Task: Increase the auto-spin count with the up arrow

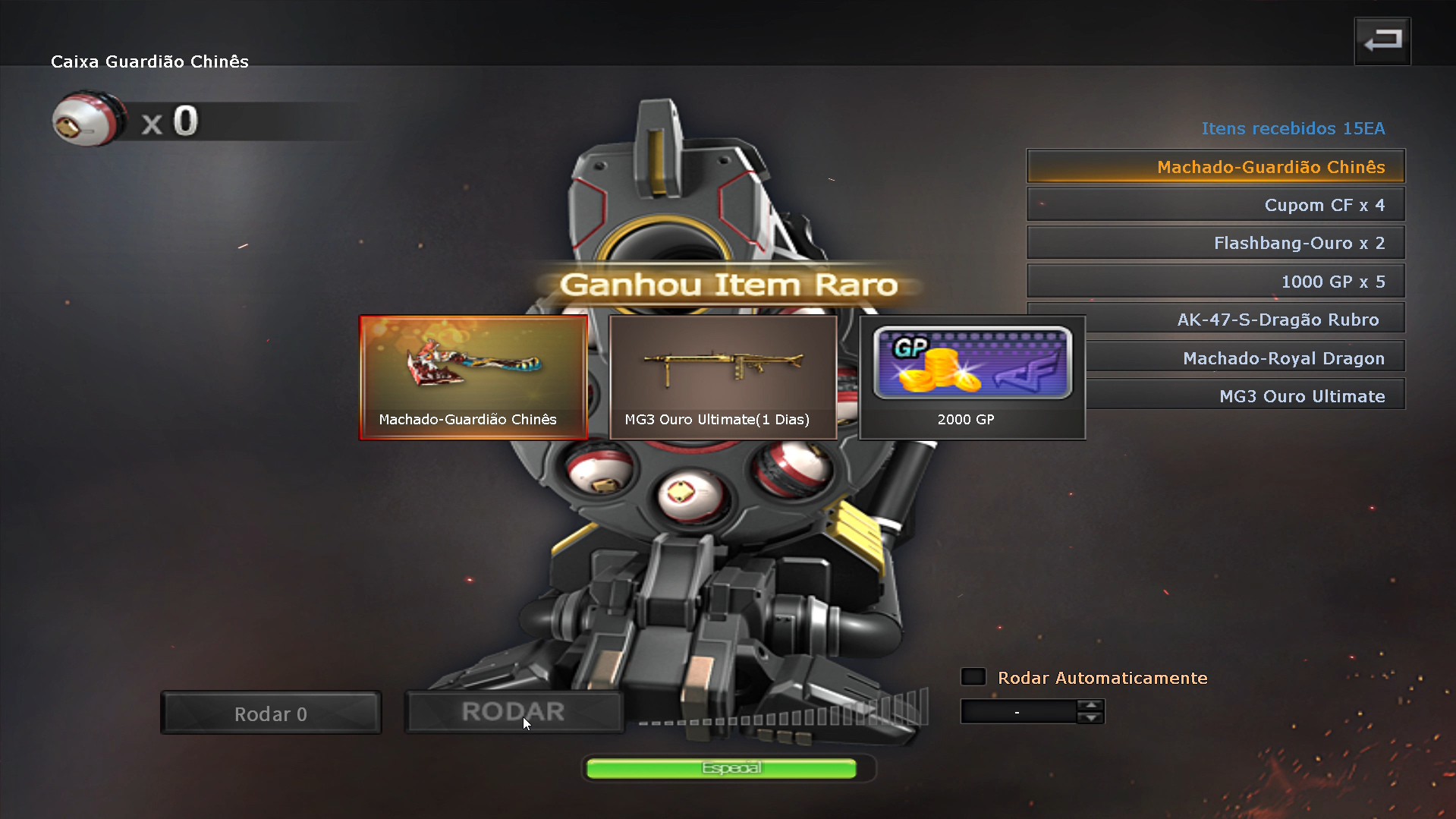Action: [1090, 705]
